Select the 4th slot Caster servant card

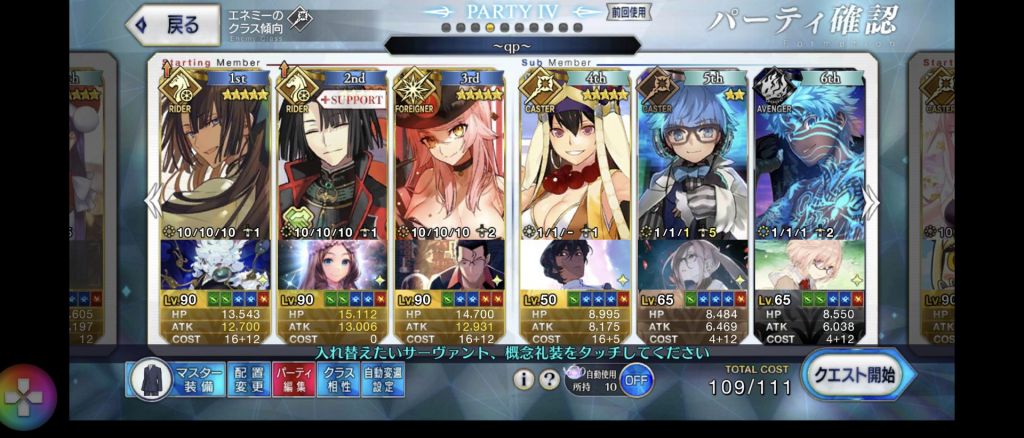(x=573, y=160)
